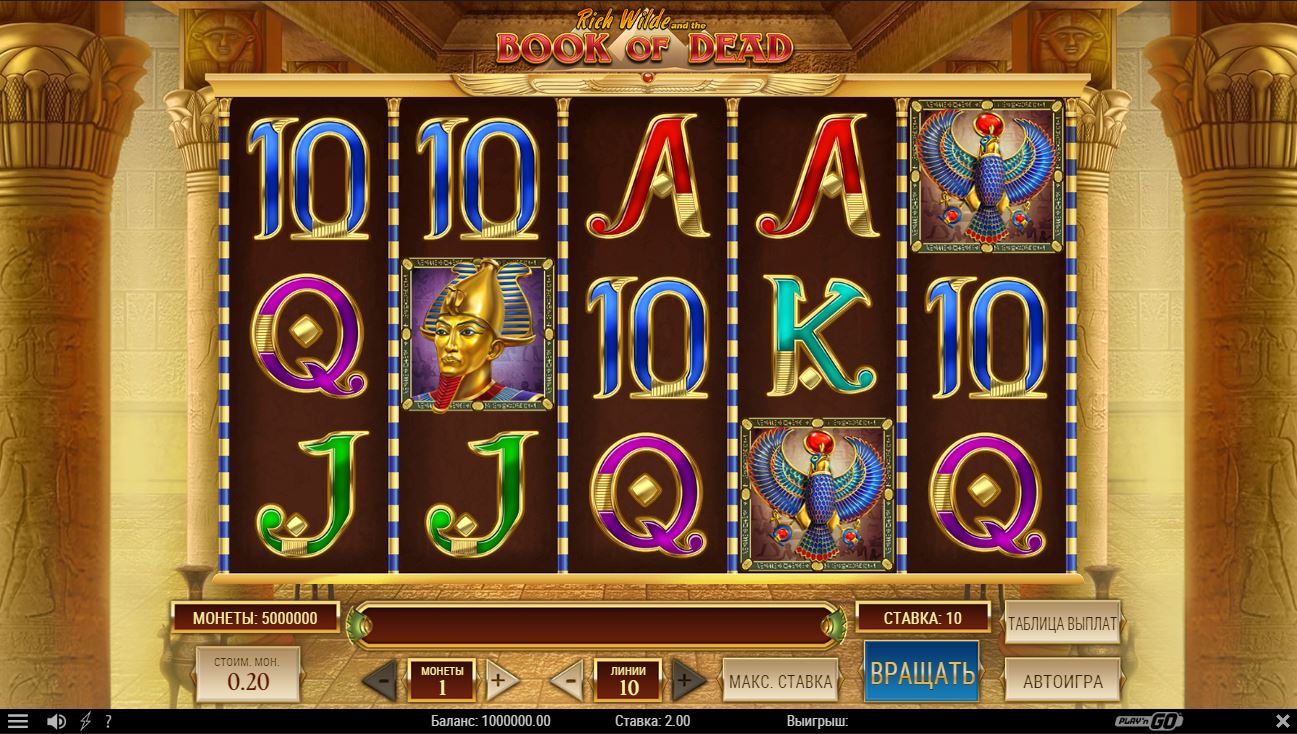
Task: Add more ЛИНИИ paylines
Action: tap(686, 682)
